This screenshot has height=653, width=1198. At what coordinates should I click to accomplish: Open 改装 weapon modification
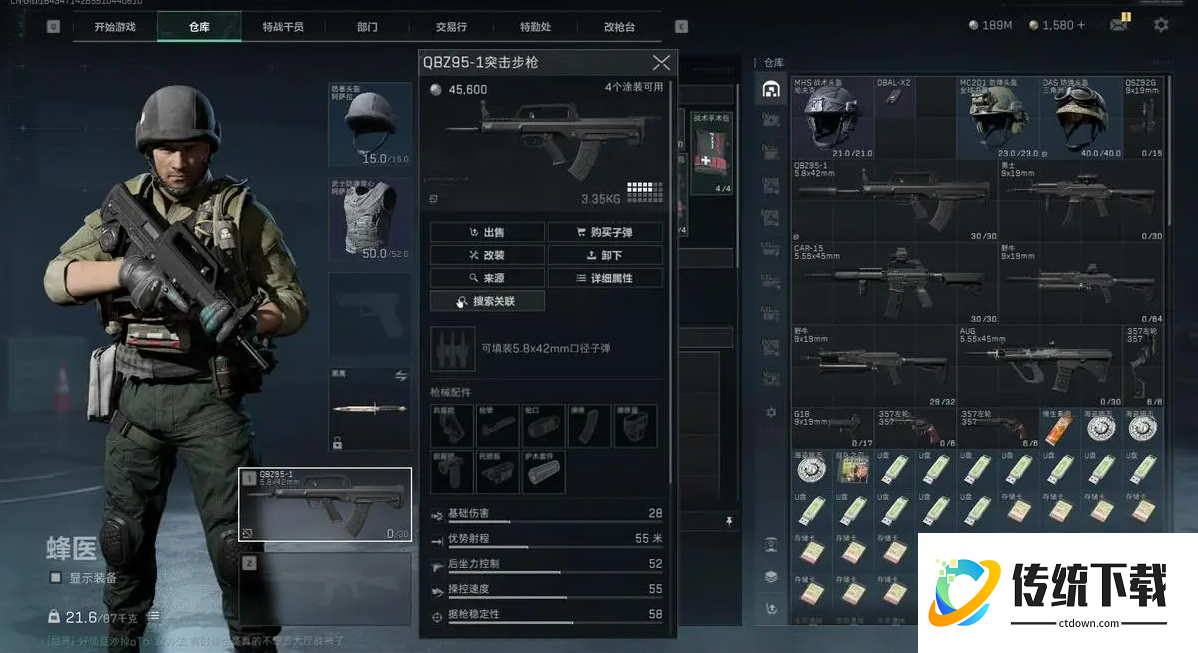click(488, 255)
